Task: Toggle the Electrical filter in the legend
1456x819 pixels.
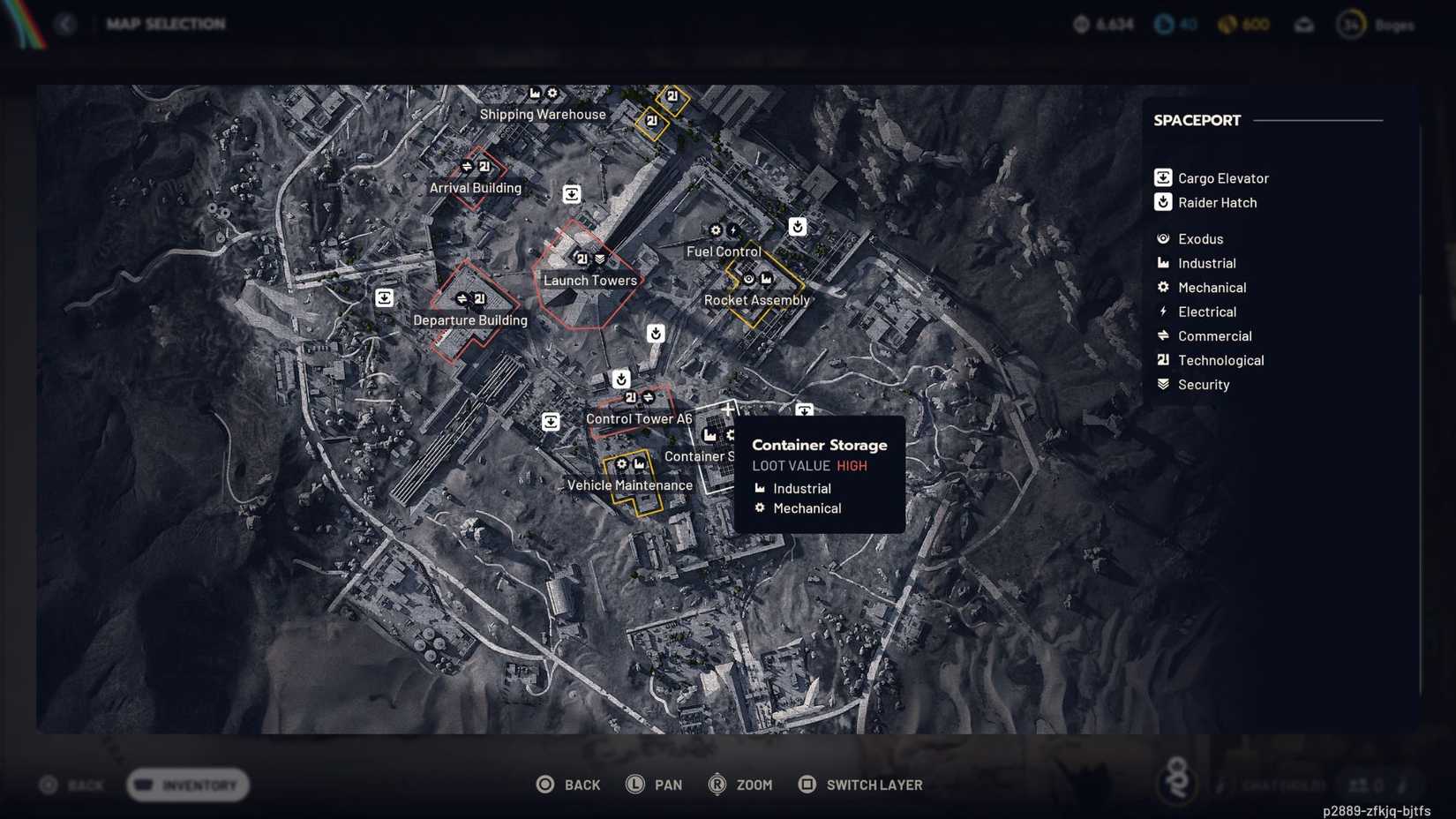Action: (x=1162, y=312)
